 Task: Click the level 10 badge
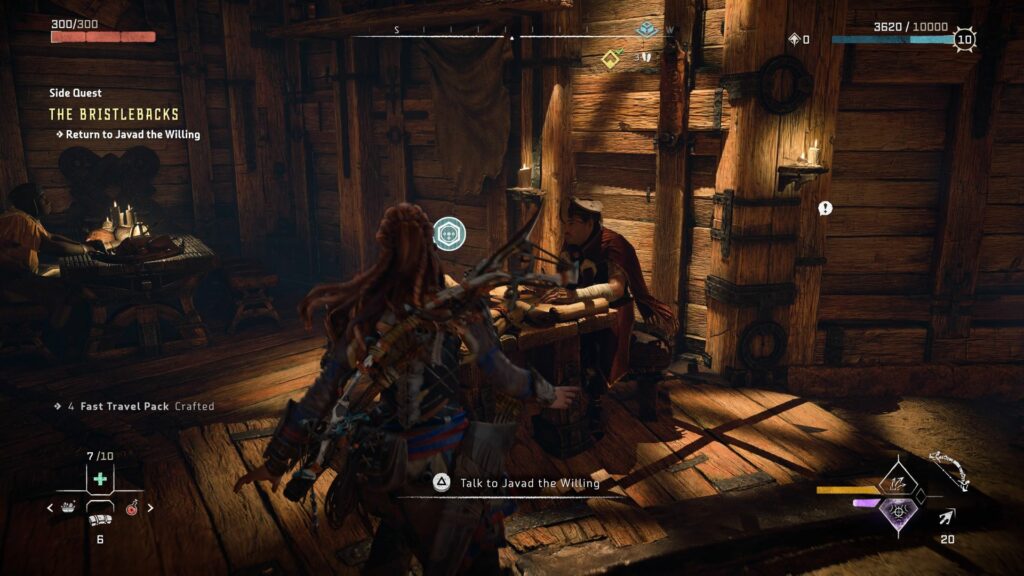tap(963, 40)
